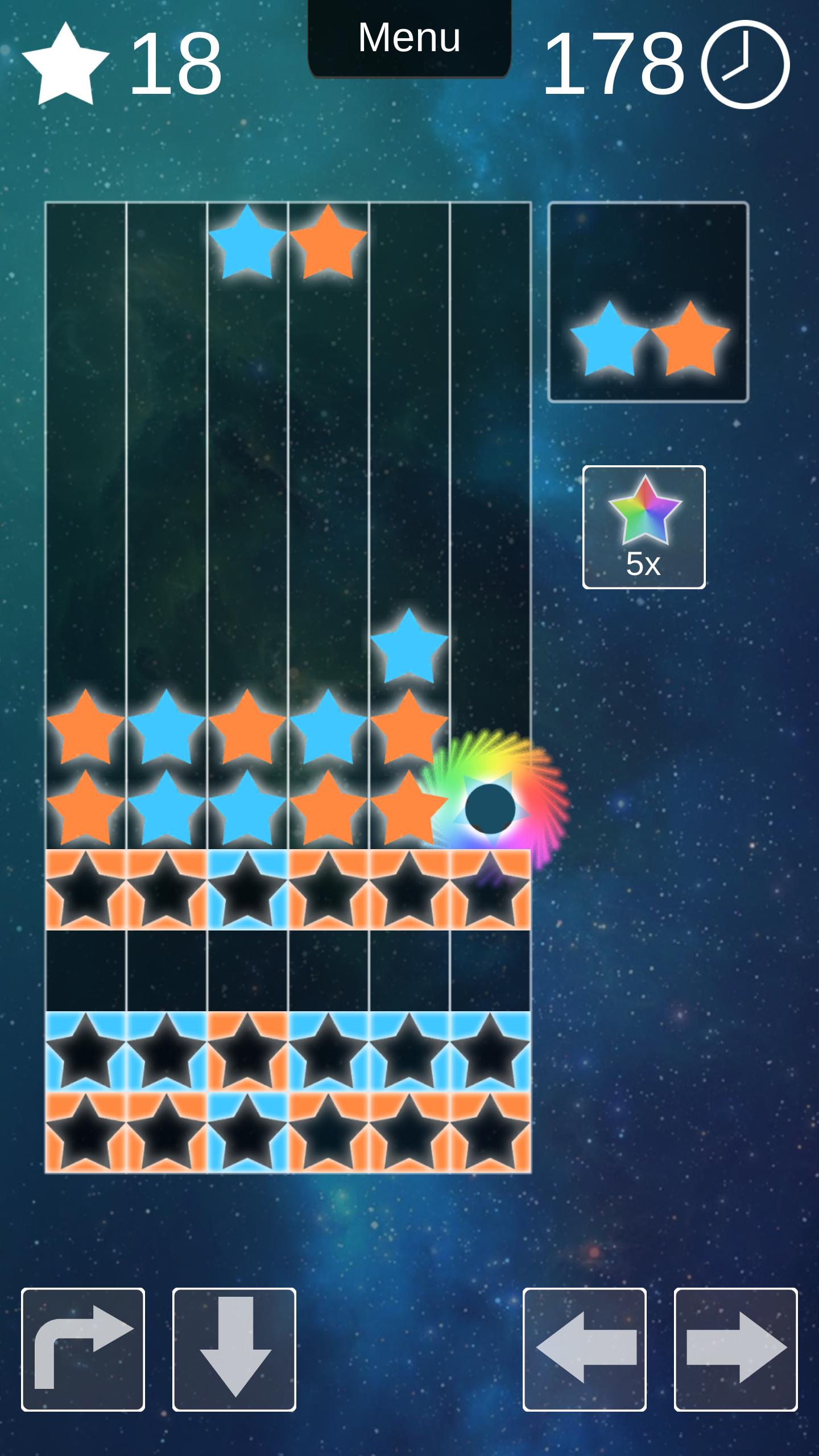Rotate the falling star piece
This screenshot has height=1456, width=819.
pyautogui.click(x=83, y=1349)
